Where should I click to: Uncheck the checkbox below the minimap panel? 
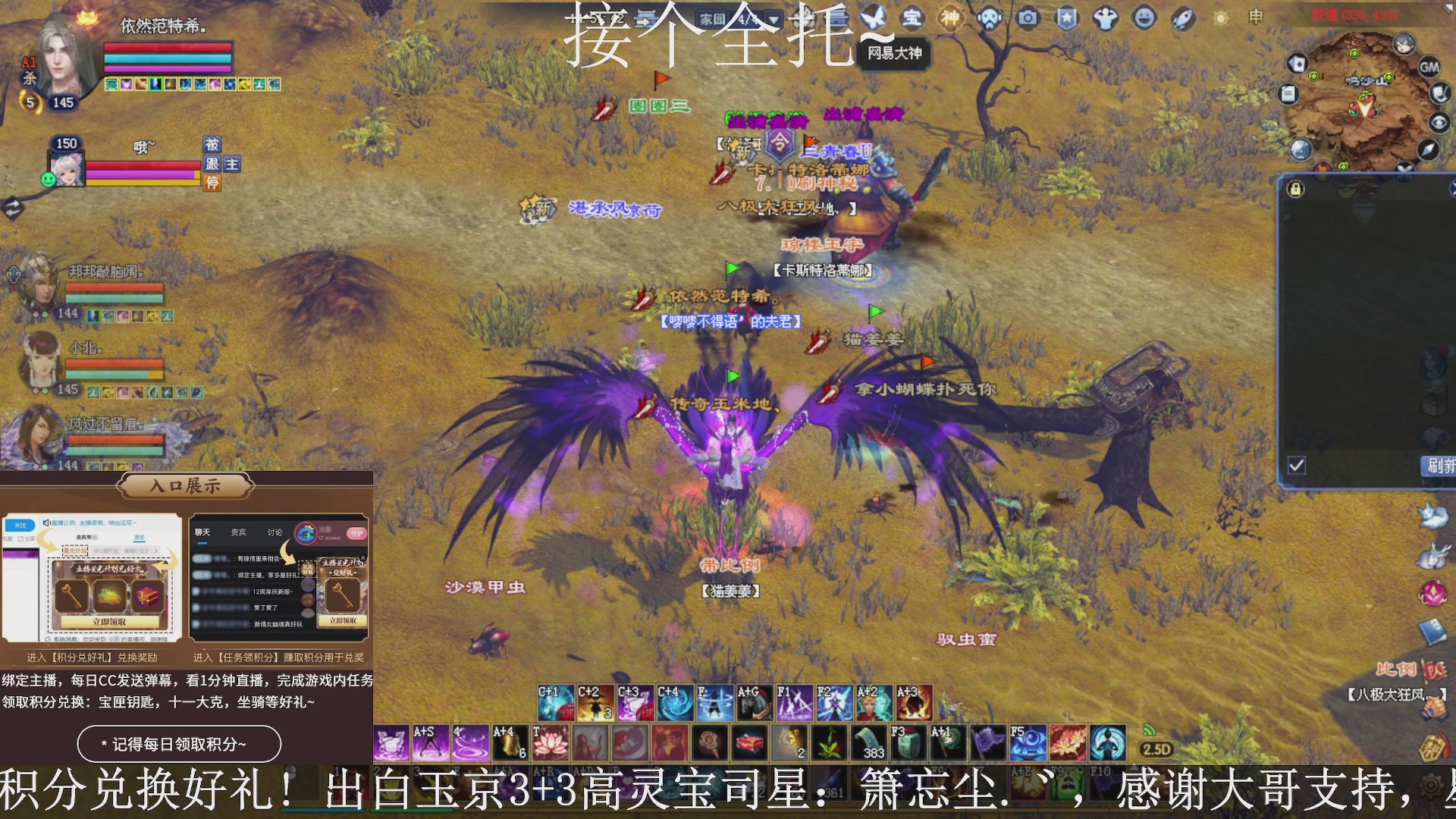coord(1296,466)
